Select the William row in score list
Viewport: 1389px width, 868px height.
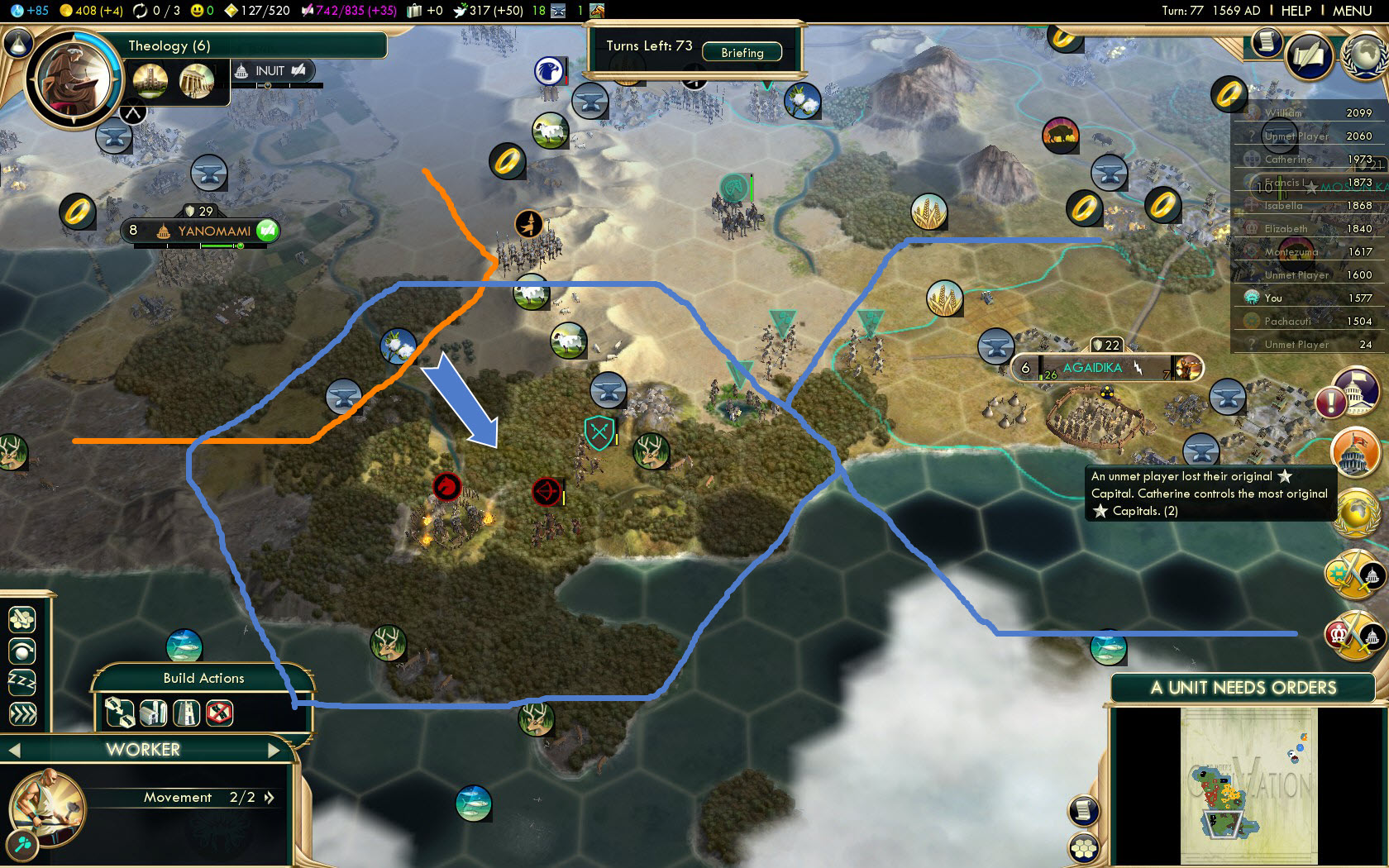click(x=1315, y=113)
